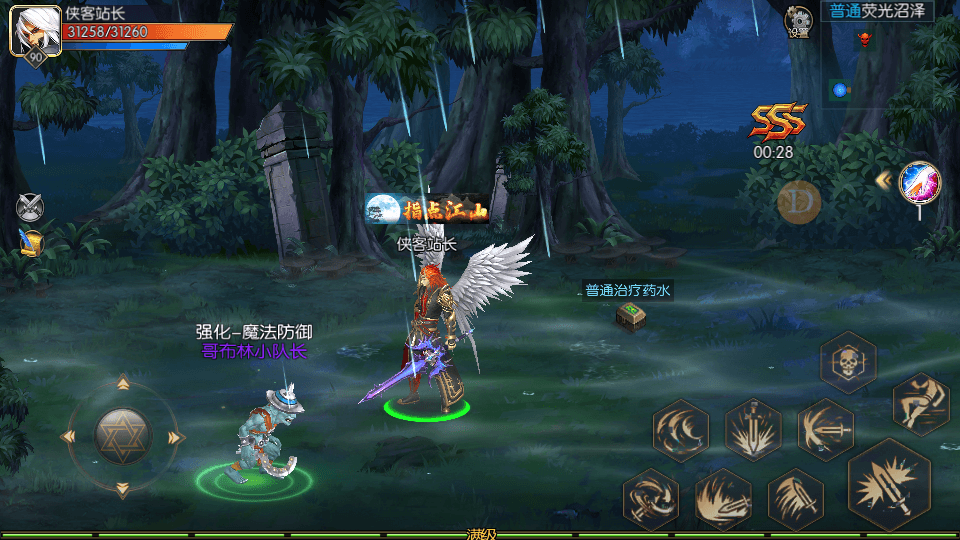Tap the white-haired character portrait
The image size is (960, 540).
31,29
